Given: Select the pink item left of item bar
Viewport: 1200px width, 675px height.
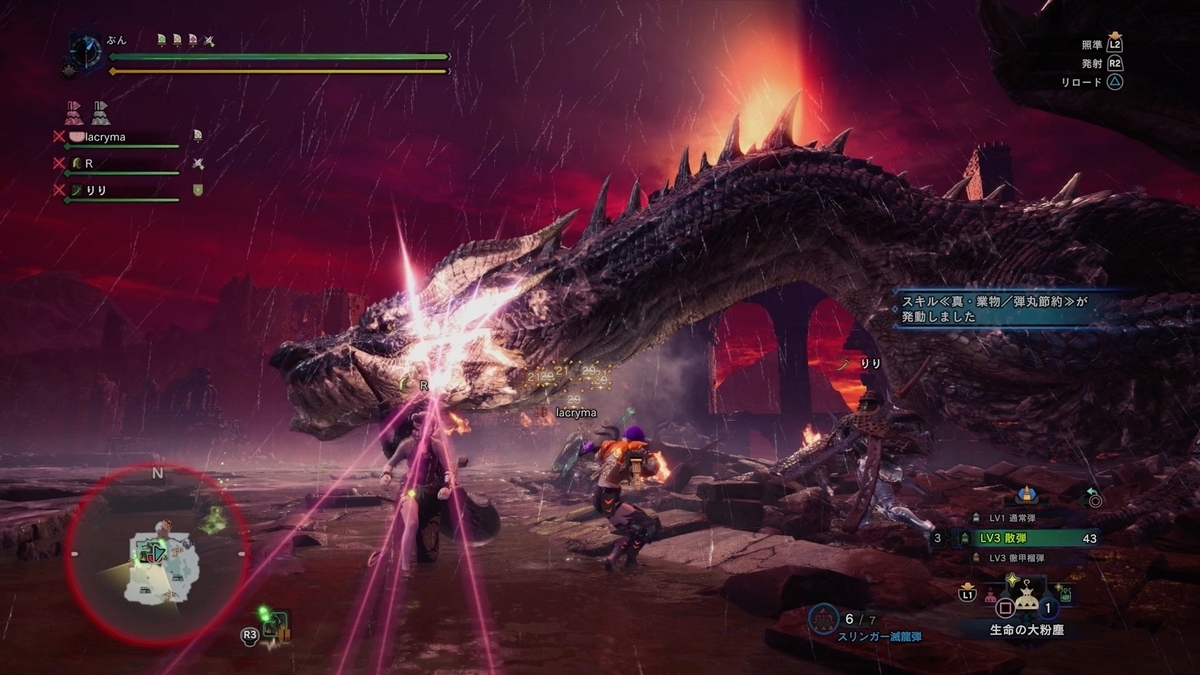Looking at the screenshot, I should coord(990,598).
